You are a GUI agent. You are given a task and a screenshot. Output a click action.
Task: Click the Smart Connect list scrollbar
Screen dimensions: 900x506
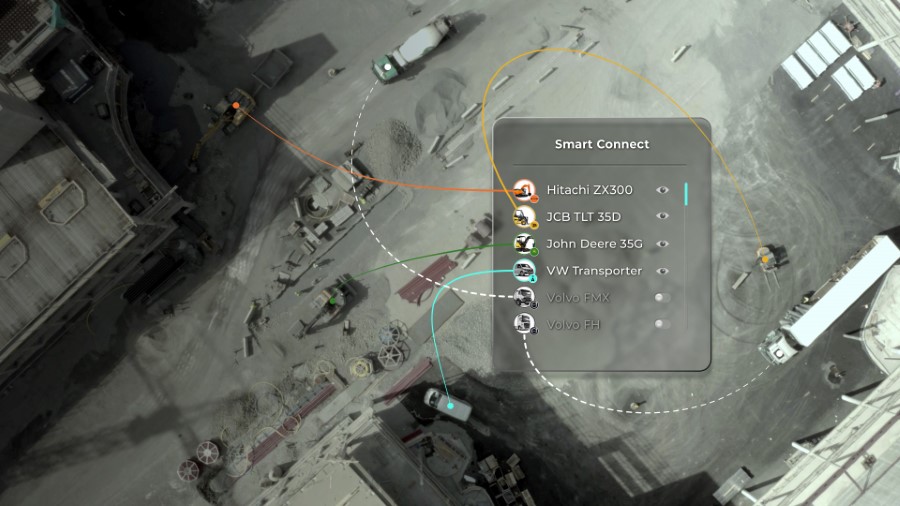tap(687, 194)
